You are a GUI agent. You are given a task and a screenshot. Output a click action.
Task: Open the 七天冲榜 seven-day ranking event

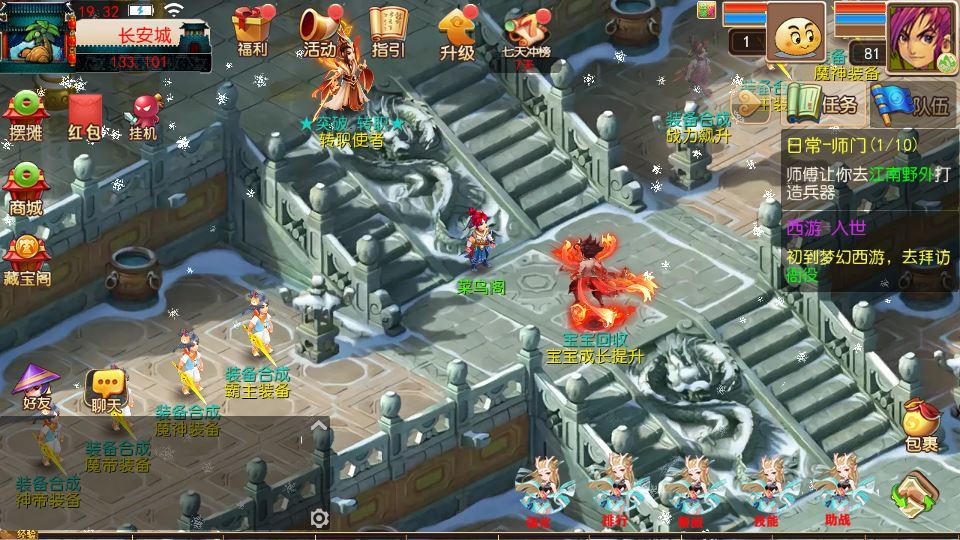click(x=528, y=33)
